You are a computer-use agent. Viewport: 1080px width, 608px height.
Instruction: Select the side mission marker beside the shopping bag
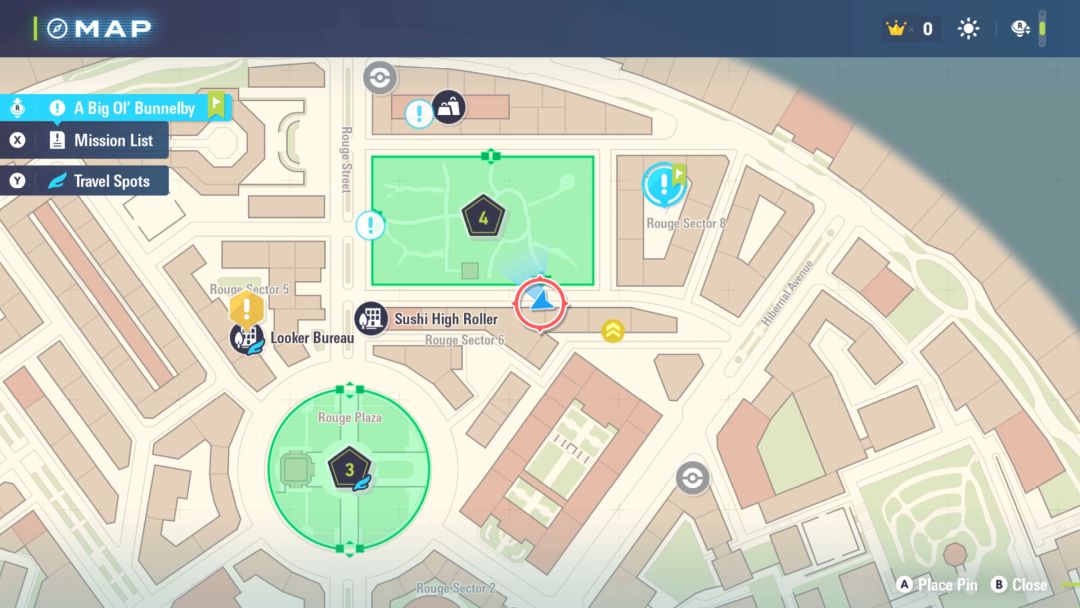419,114
